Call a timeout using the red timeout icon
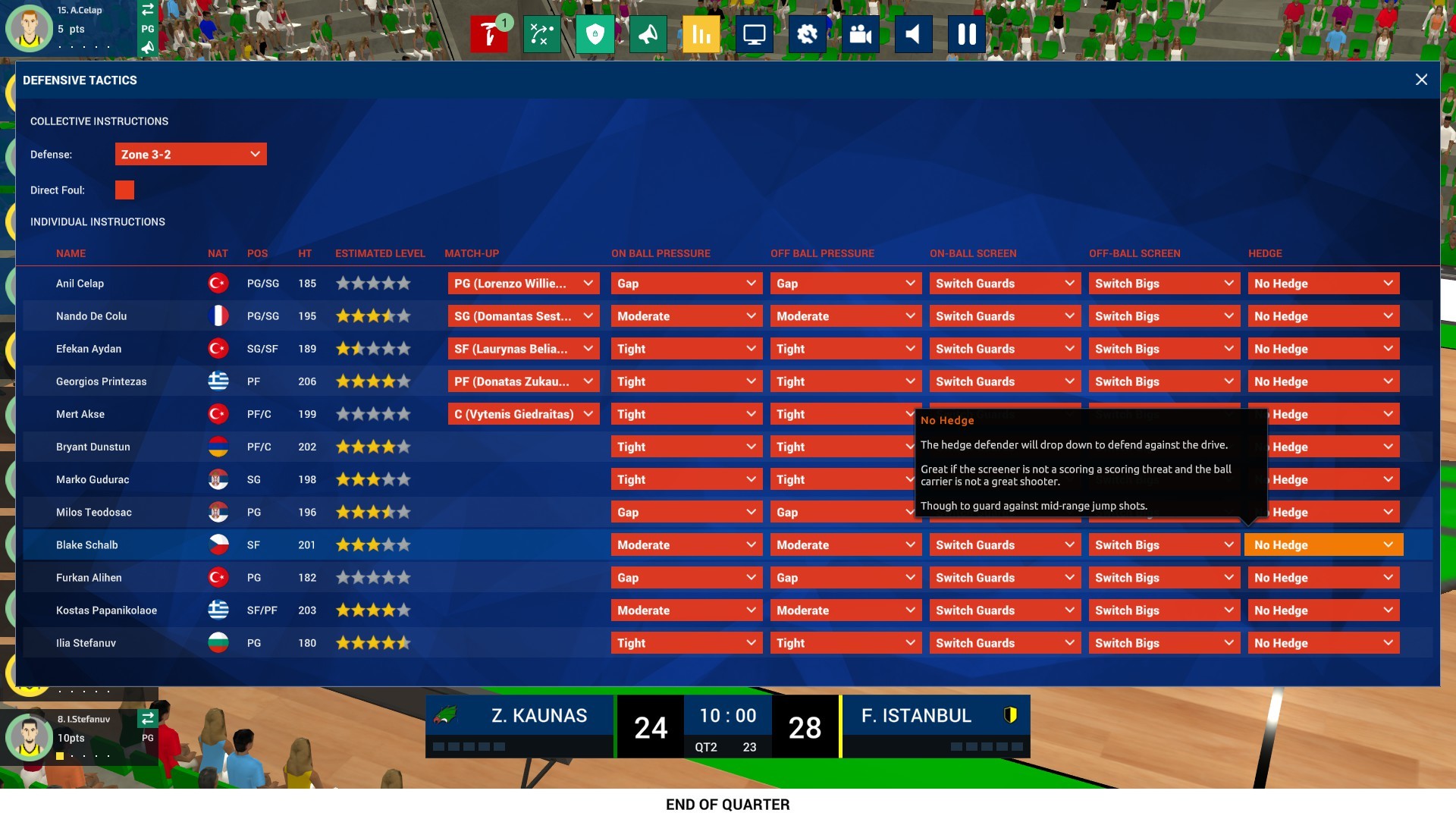 (490, 33)
